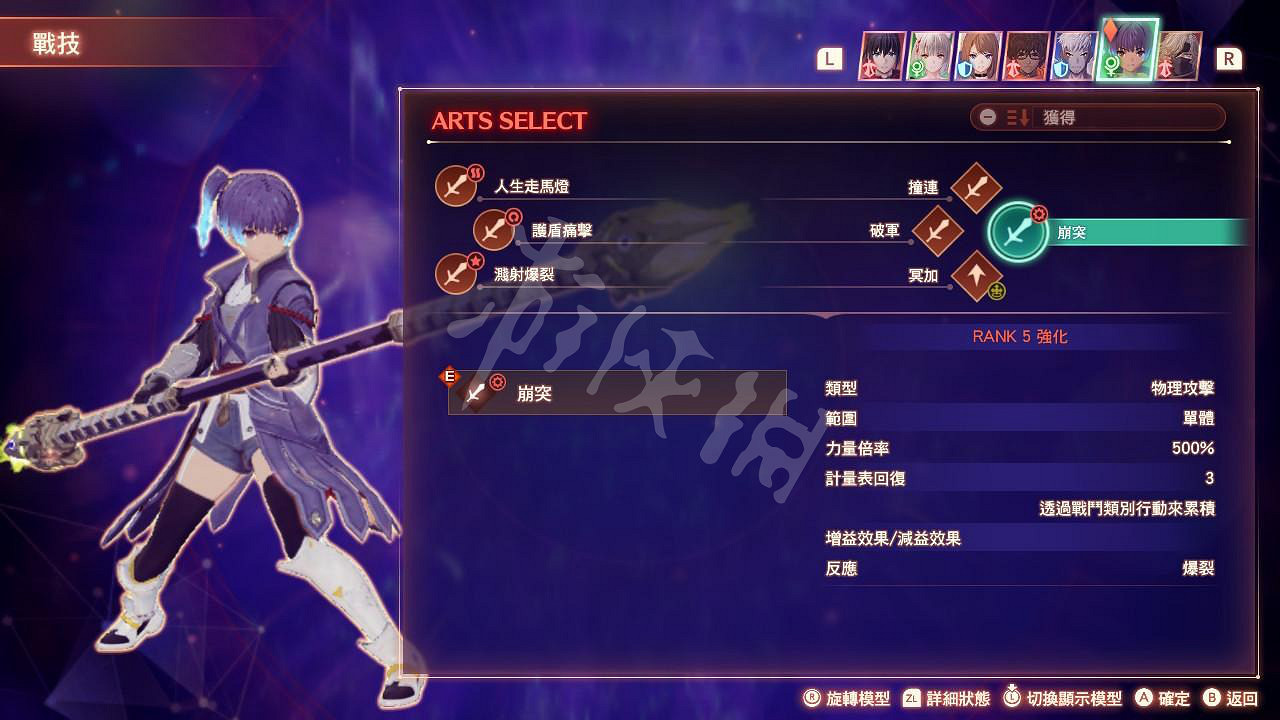
Task: Select the 護盾痛擊 art icon
Action: coord(494,229)
